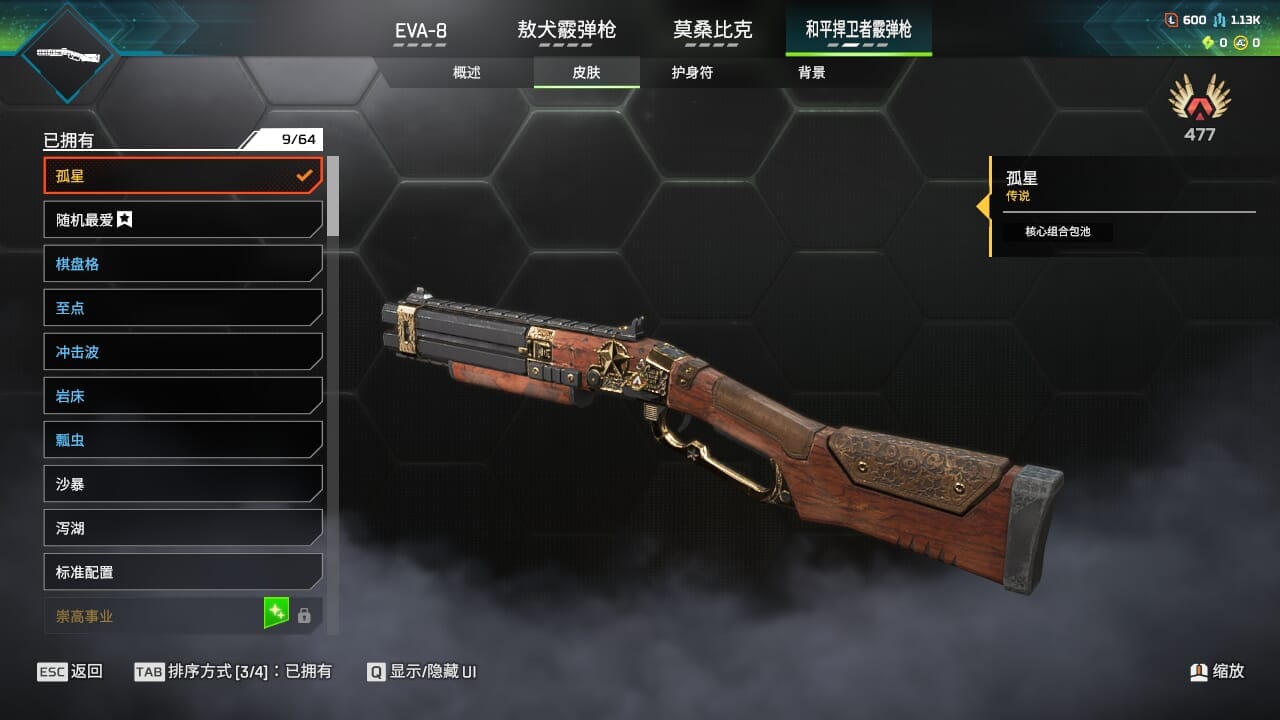1280x720 pixels.
Task: Click the 核心组合包池 source button
Action: (1058, 232)
